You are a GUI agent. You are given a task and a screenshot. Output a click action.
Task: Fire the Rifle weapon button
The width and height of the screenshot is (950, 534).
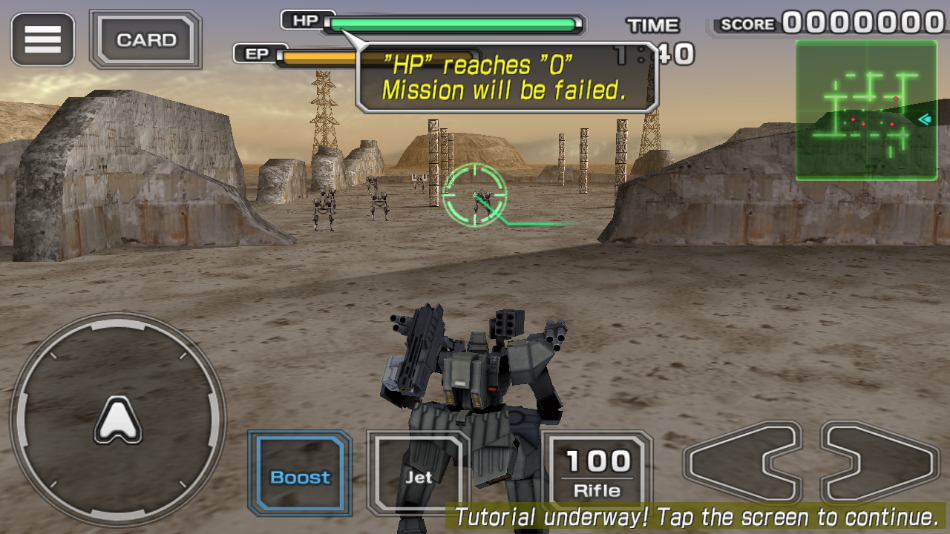(x=597, y=470)
